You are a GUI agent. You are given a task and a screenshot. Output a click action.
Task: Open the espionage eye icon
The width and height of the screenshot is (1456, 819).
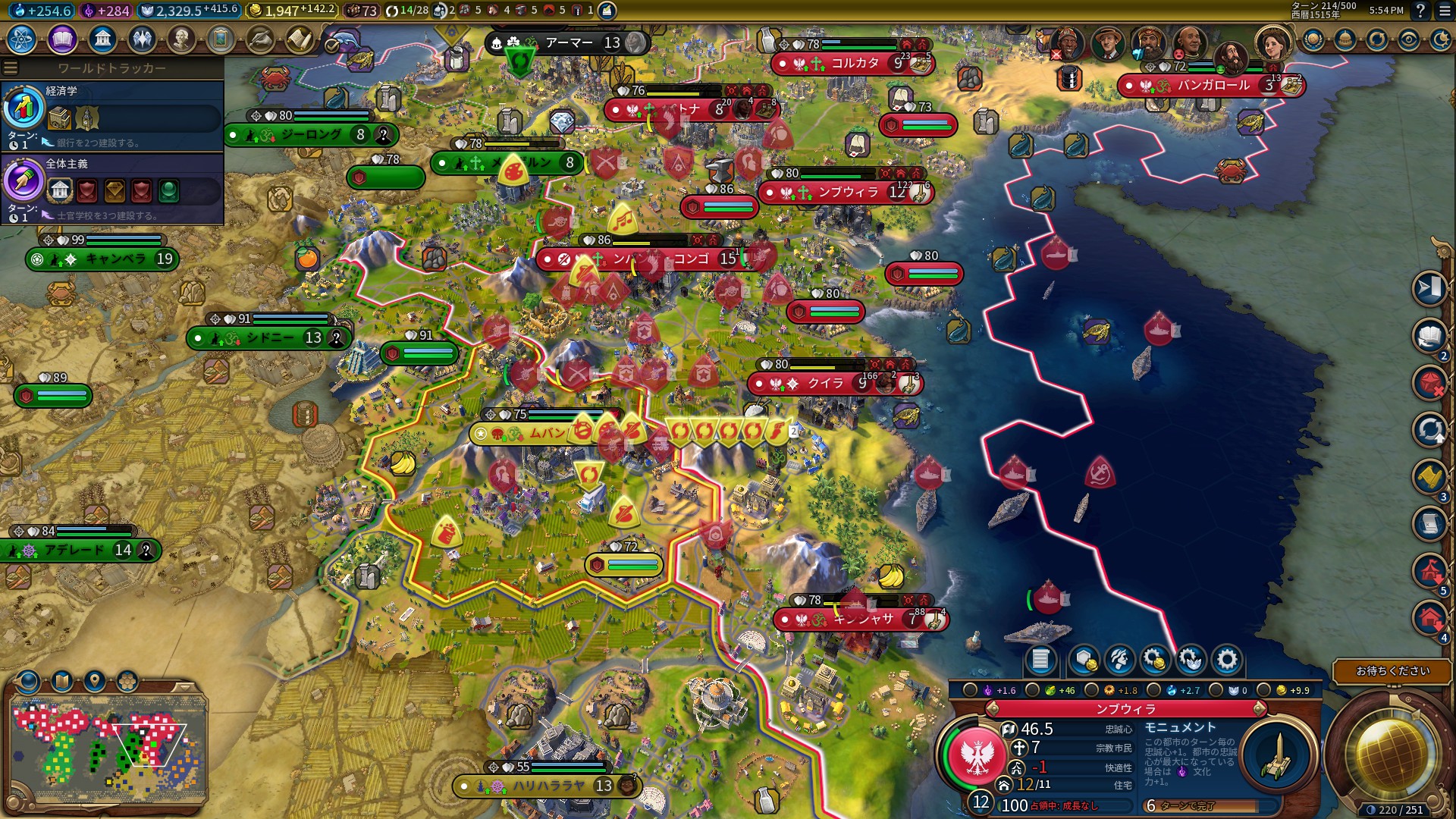click(x=1409, y=40)
